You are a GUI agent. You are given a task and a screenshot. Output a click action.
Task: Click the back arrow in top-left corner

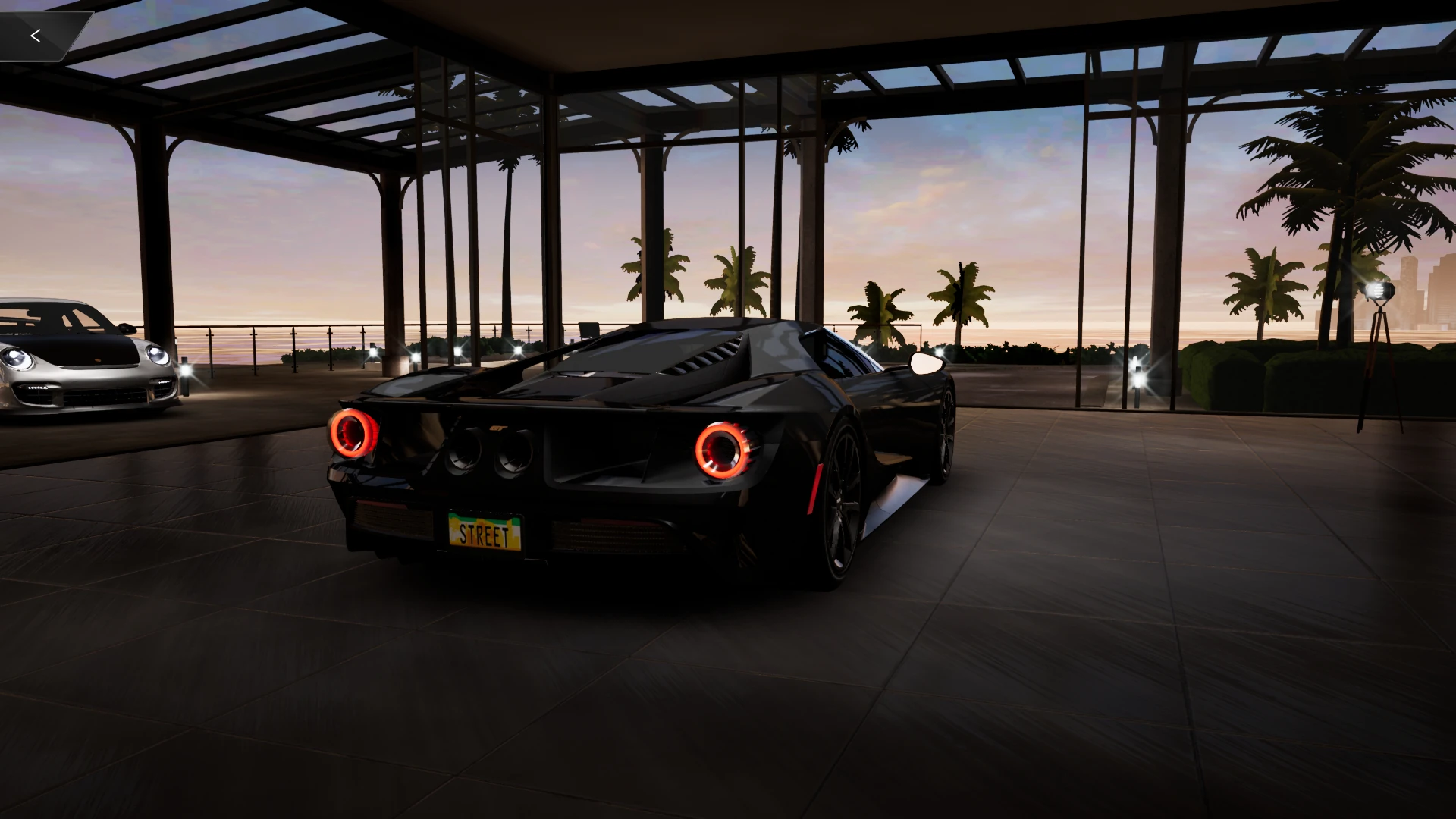click(x=35, y=34)
